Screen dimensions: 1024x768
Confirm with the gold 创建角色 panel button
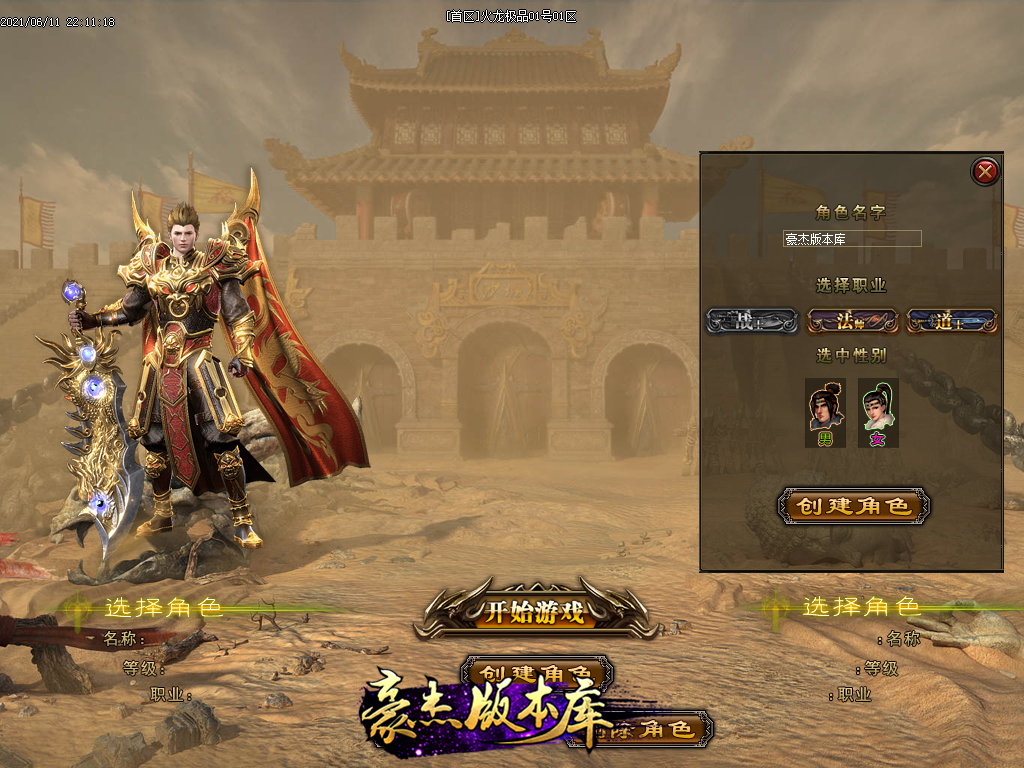854,506
